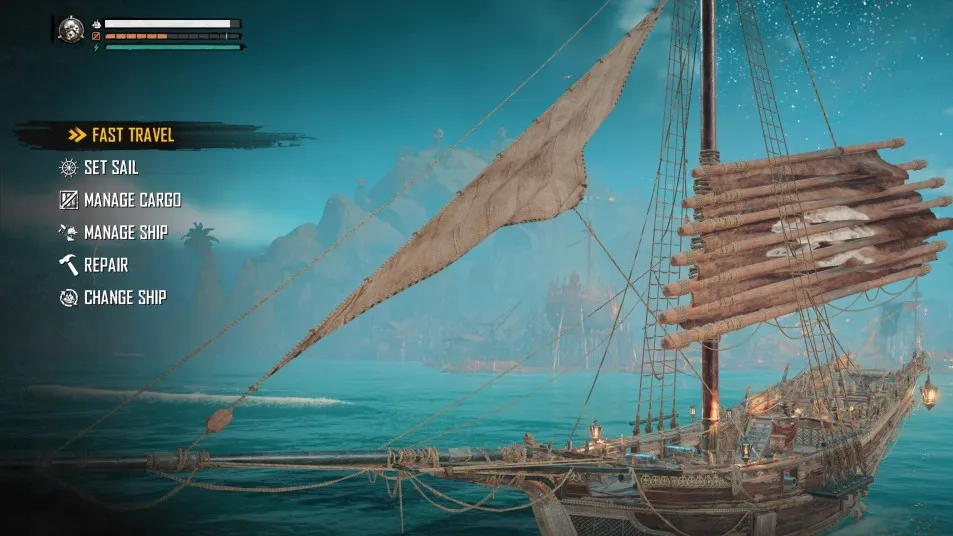
Task: Choose the Change Ship option
Action: pos(124,297)
